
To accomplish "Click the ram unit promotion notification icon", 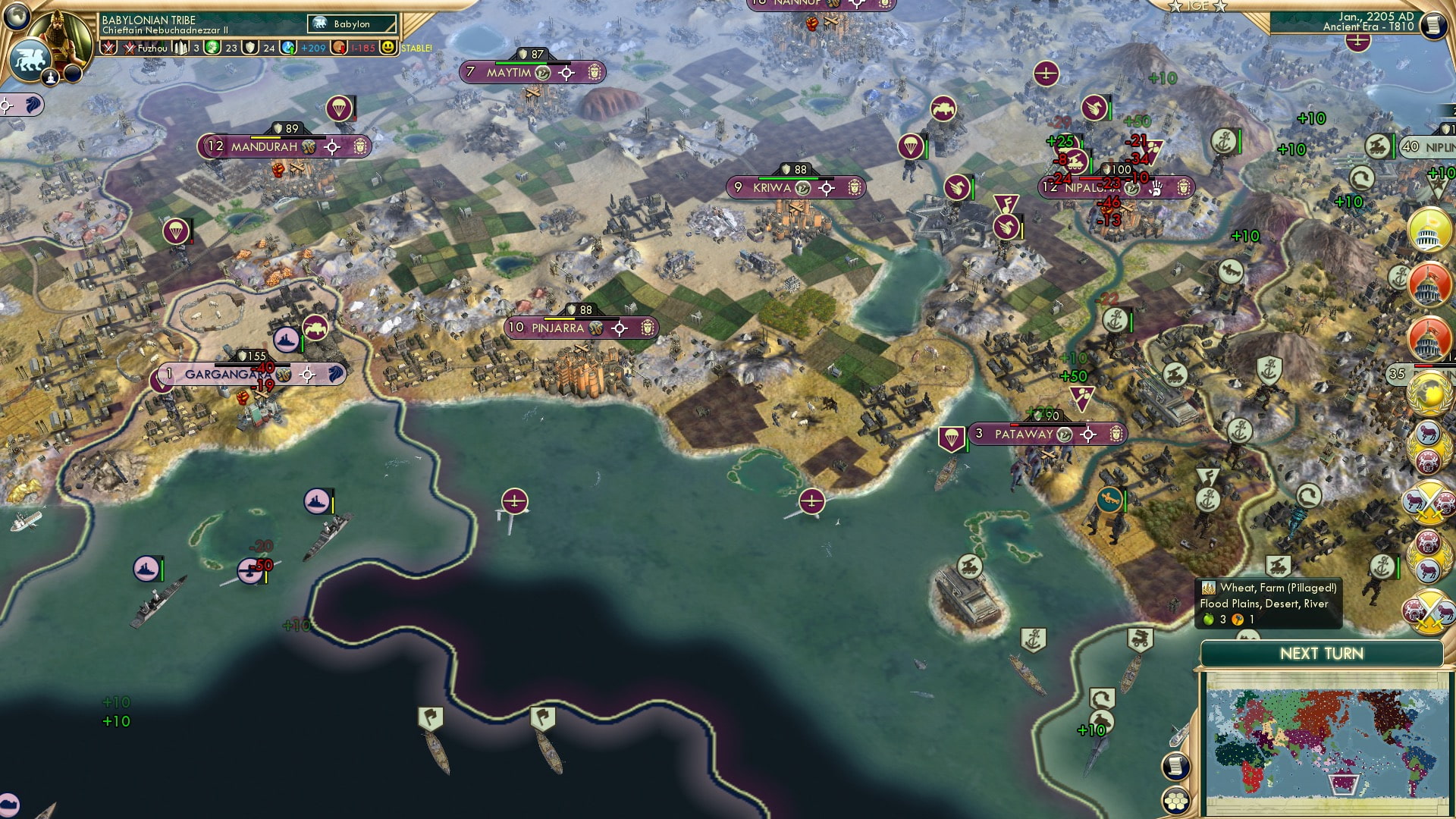I will pyautogui.click(x=1428, y=447).
